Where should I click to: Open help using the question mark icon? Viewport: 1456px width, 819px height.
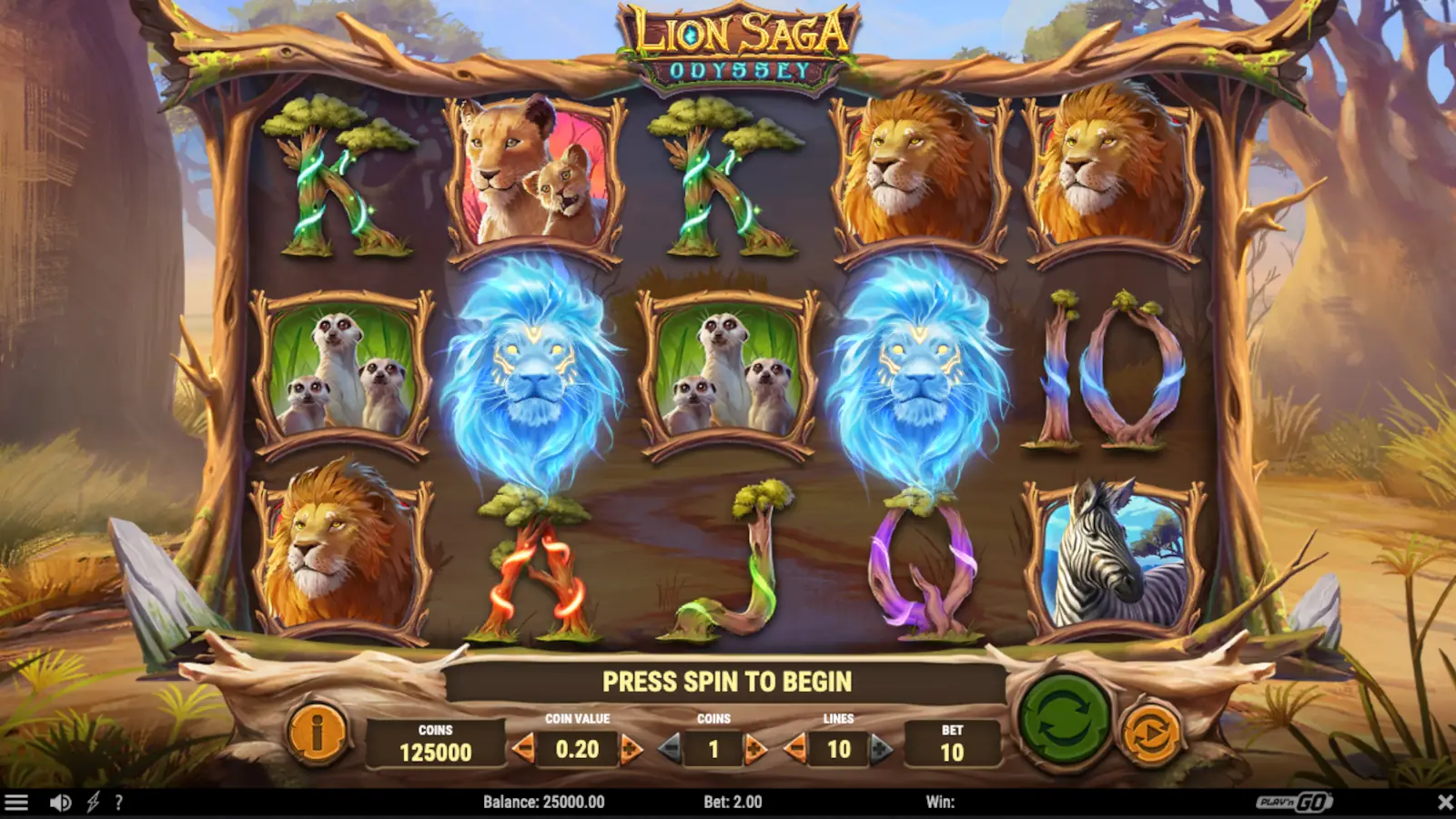[117, 803]
